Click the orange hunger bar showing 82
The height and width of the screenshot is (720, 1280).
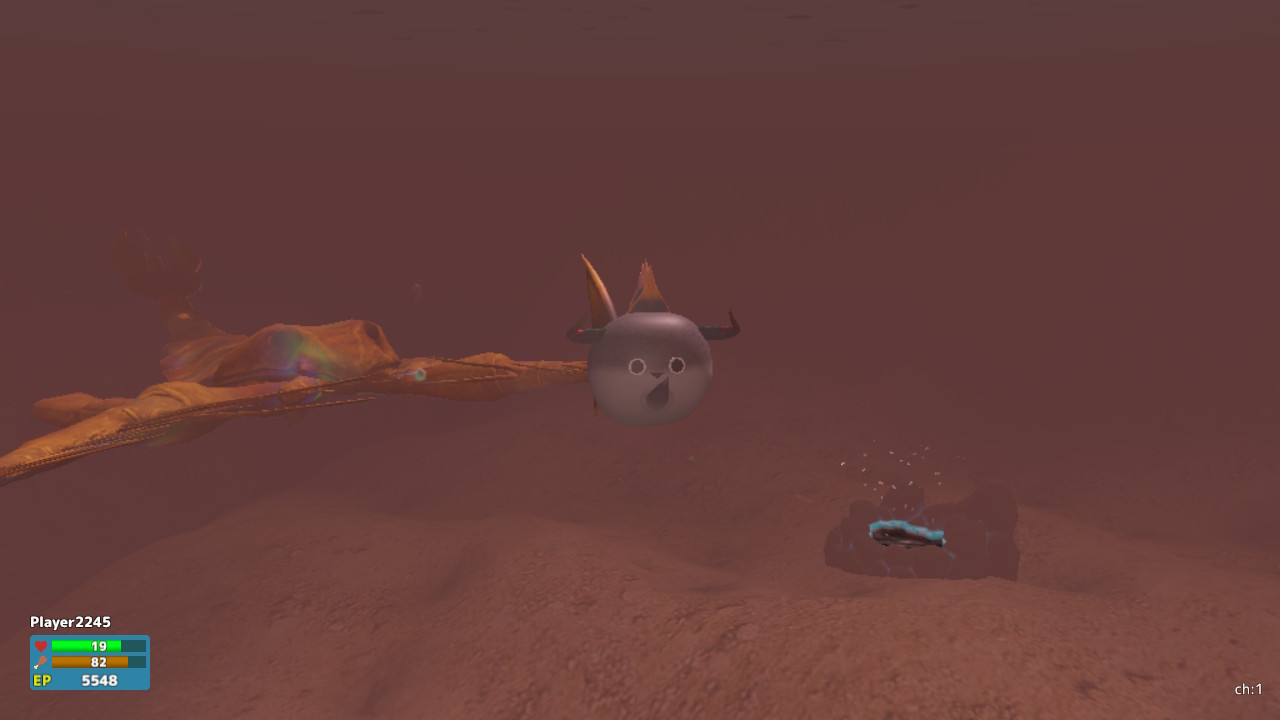pyautogui.click(x=90, y=661)
